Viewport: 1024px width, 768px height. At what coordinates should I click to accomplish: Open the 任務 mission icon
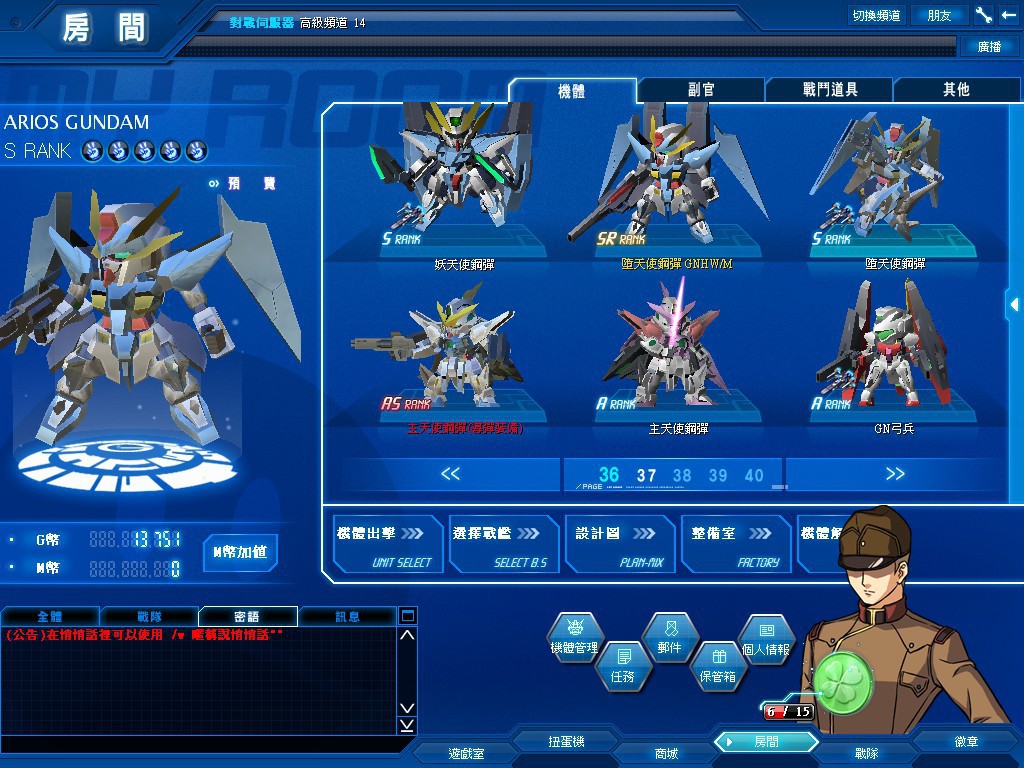[622, 664]
